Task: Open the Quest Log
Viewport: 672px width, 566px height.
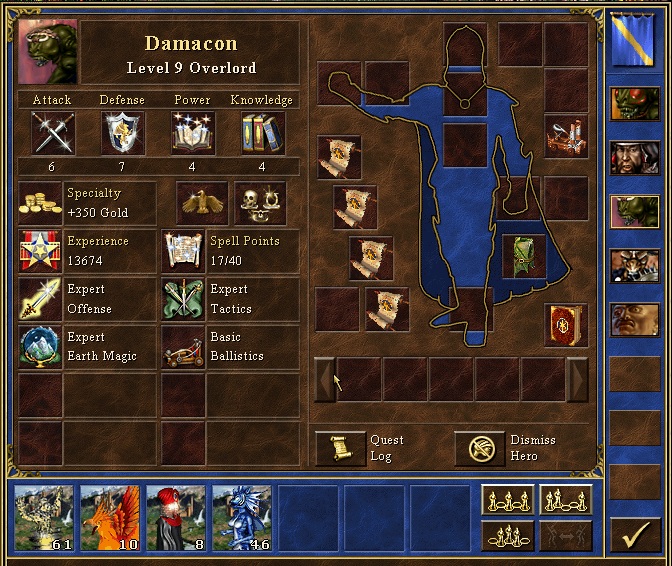Action: pyautogui.click(x=340, y=448)
